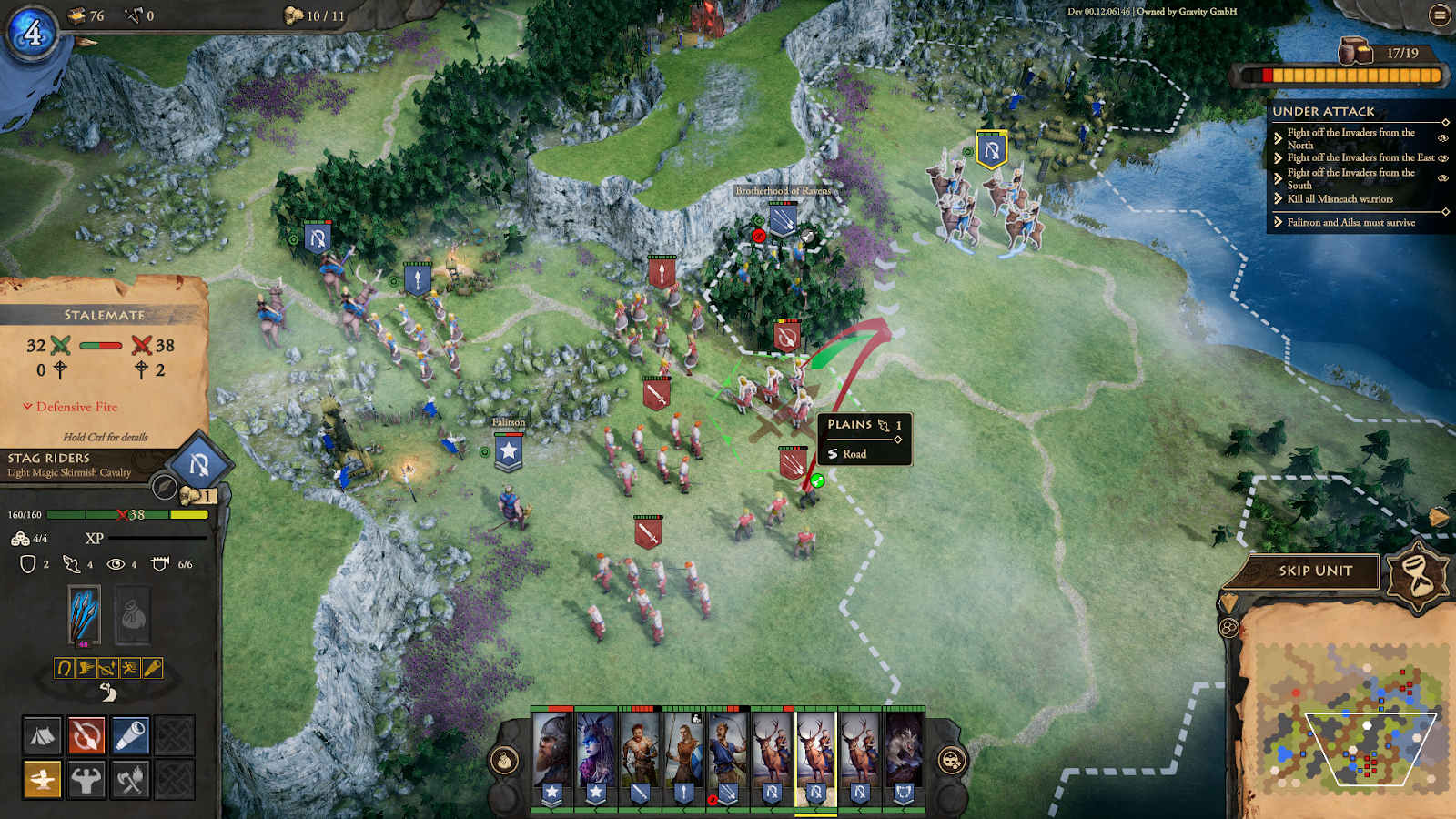The height and width of the screenshot is (819, 1456).
Task: Select the tent camp ability icon
Action: [x=43, y=734]
